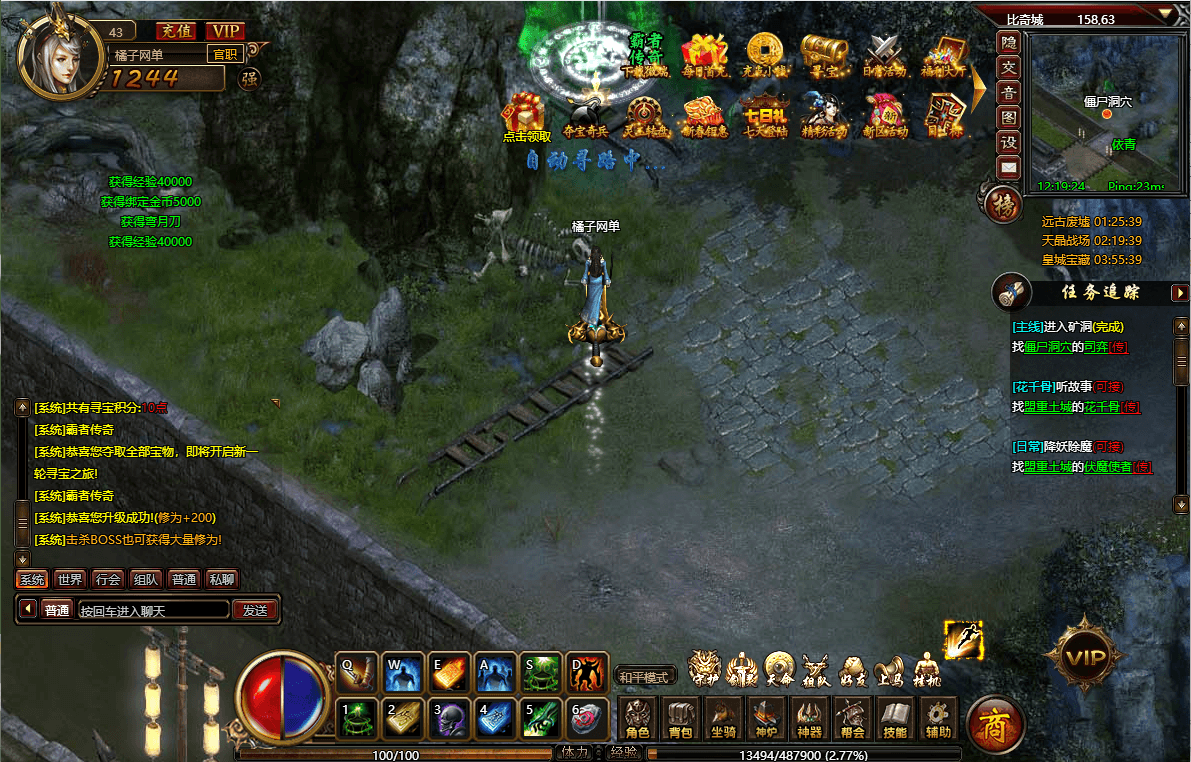Open the 技能 skills book
1191x762 pixels.
[895, 718]
